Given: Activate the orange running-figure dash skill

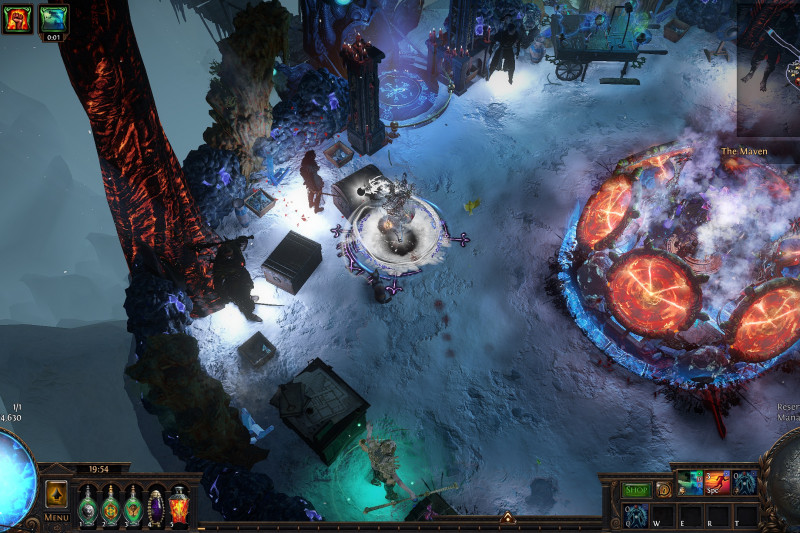Looking at the screenshot, I should click(717, 484).
